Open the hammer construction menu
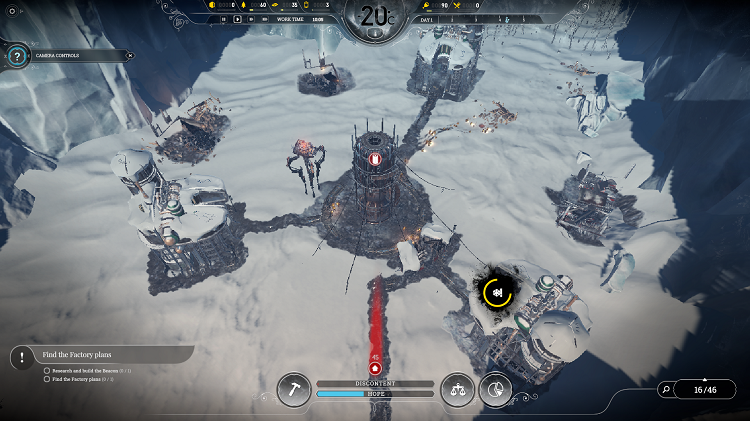750x421 pixels. pos(296,389)
